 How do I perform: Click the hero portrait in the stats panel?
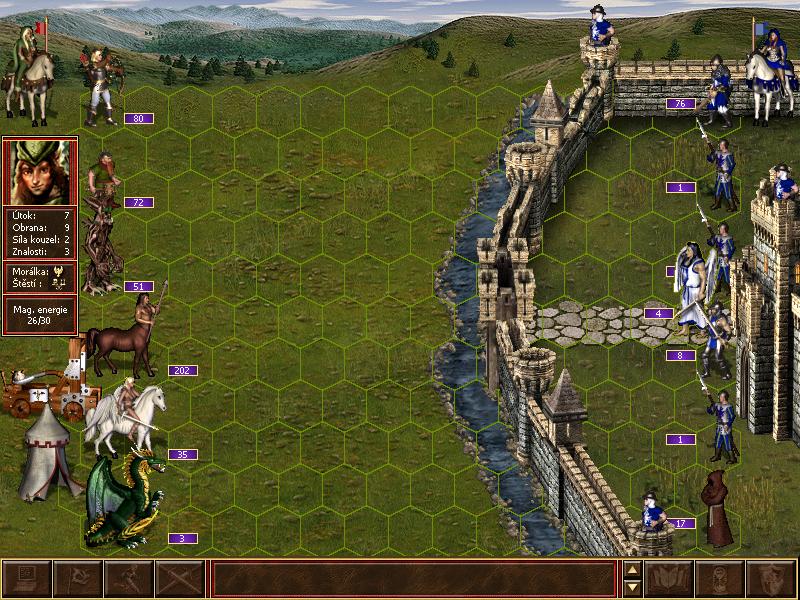40,172
